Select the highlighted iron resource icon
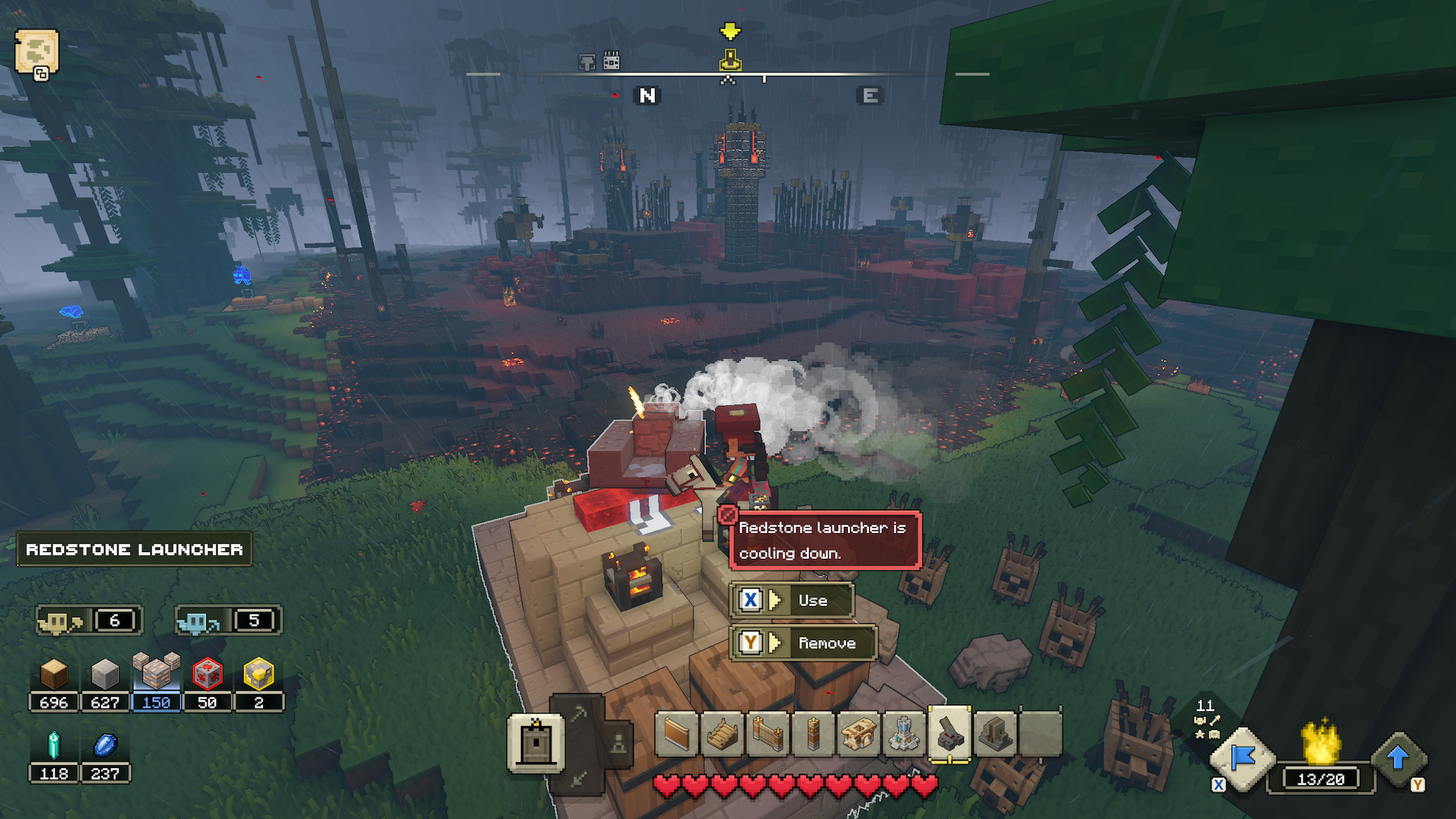 [x=156, y=673]
